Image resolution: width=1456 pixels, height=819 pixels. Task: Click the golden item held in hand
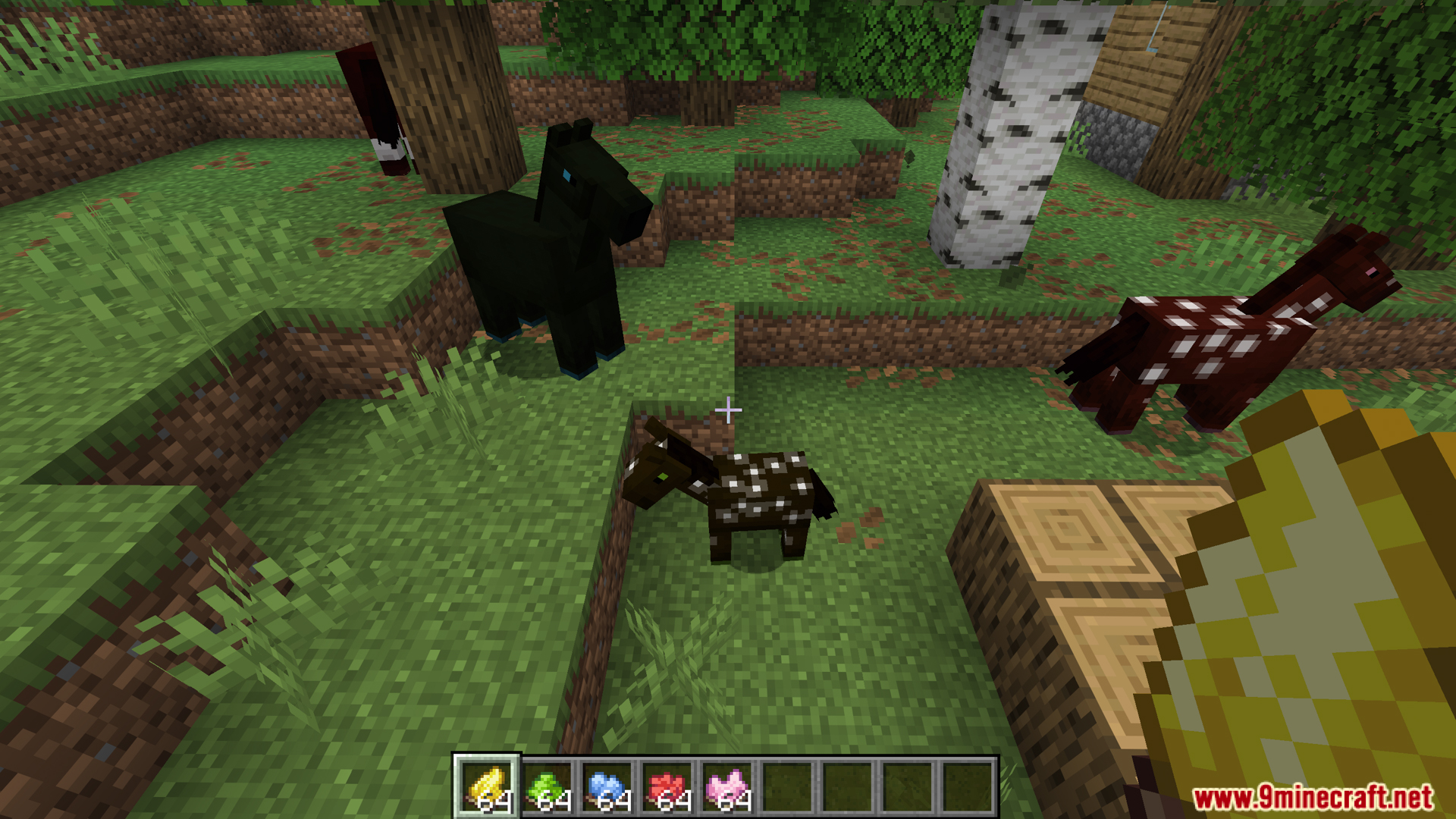[x=1327, y=607]
